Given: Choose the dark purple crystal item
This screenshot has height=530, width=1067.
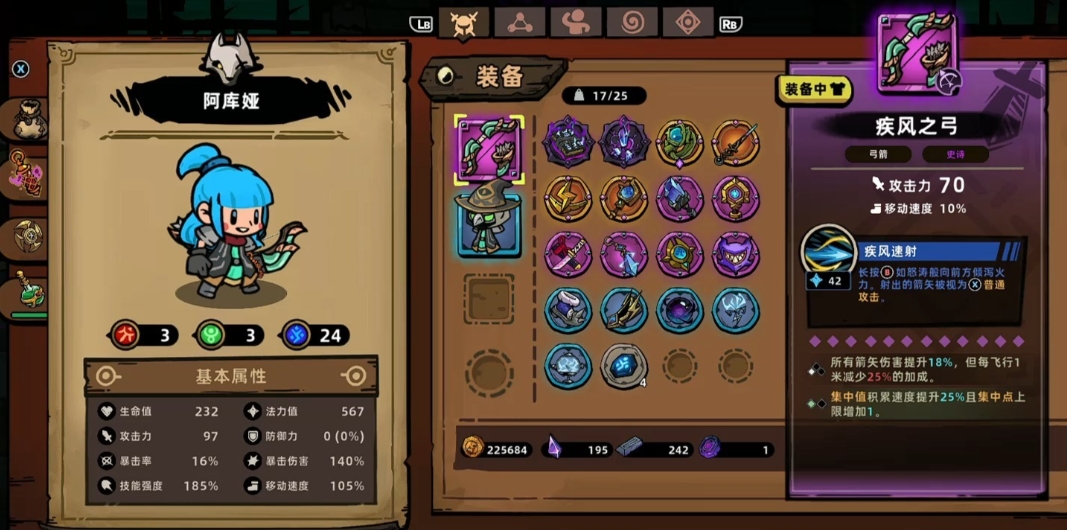Looking at the screenshot, I should pos(624,143).
